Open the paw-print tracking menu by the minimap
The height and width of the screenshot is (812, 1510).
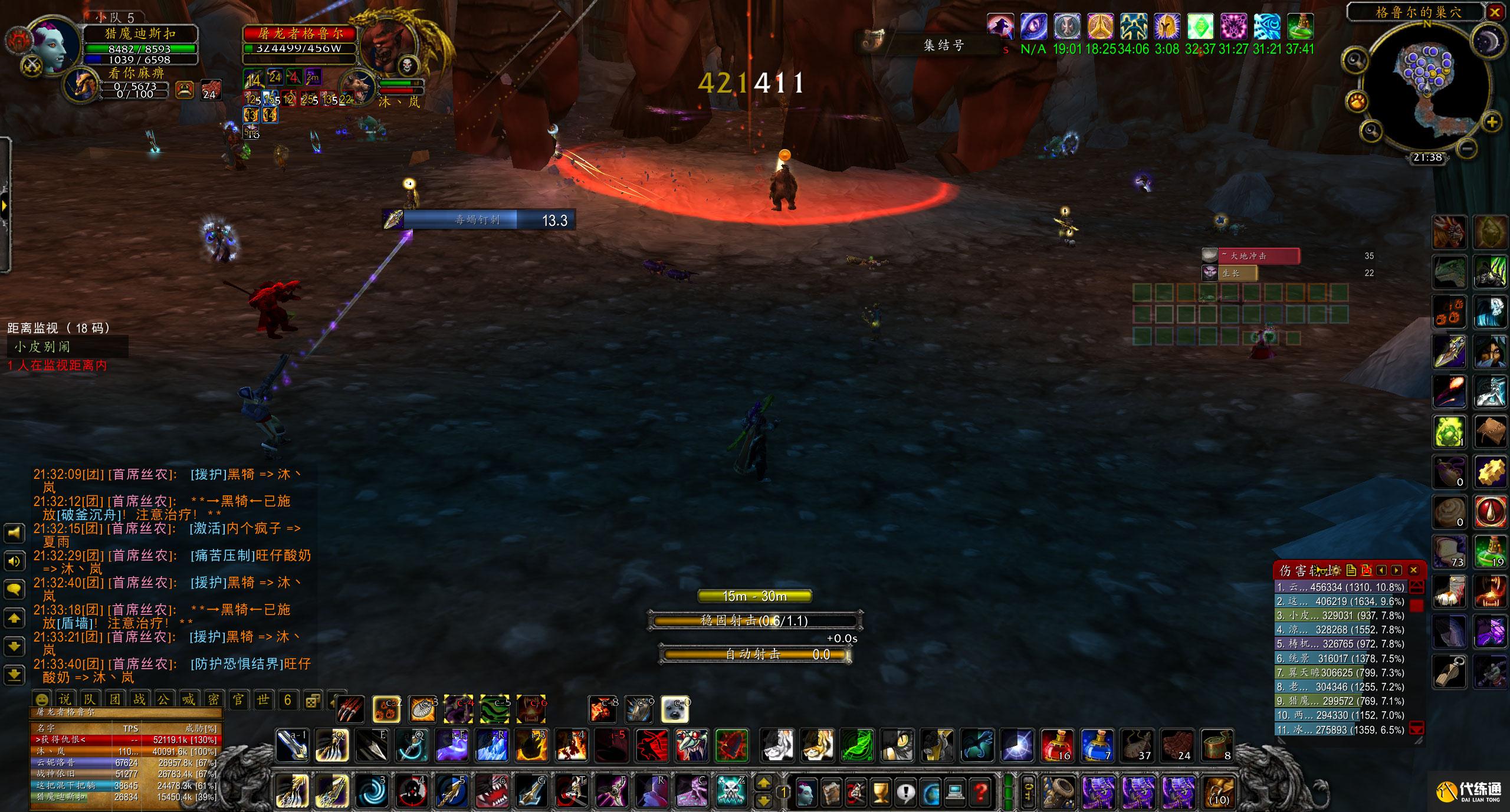[x=1356, y=102]
